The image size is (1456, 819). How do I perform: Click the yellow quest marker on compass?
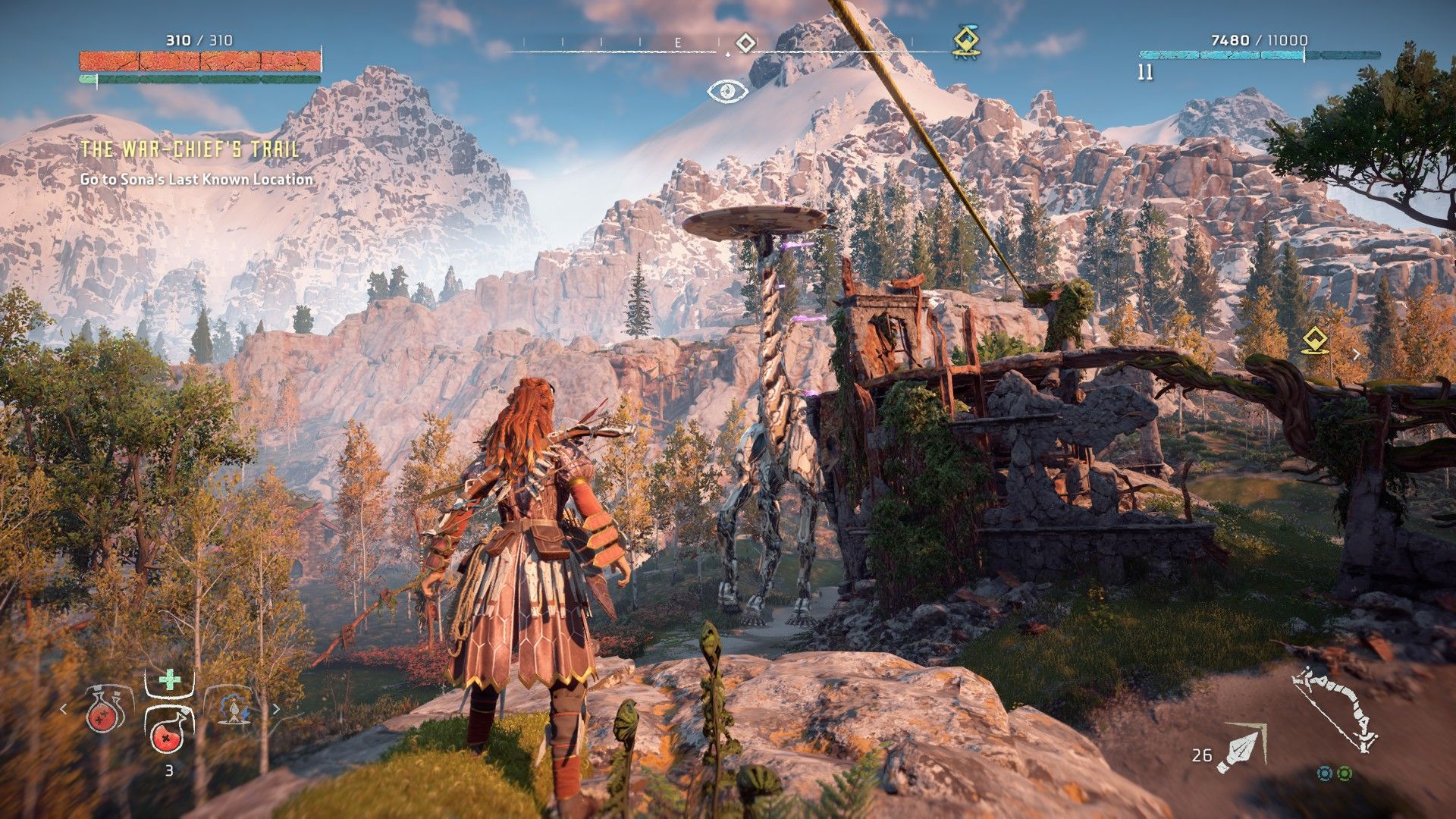tap(966, 42)
